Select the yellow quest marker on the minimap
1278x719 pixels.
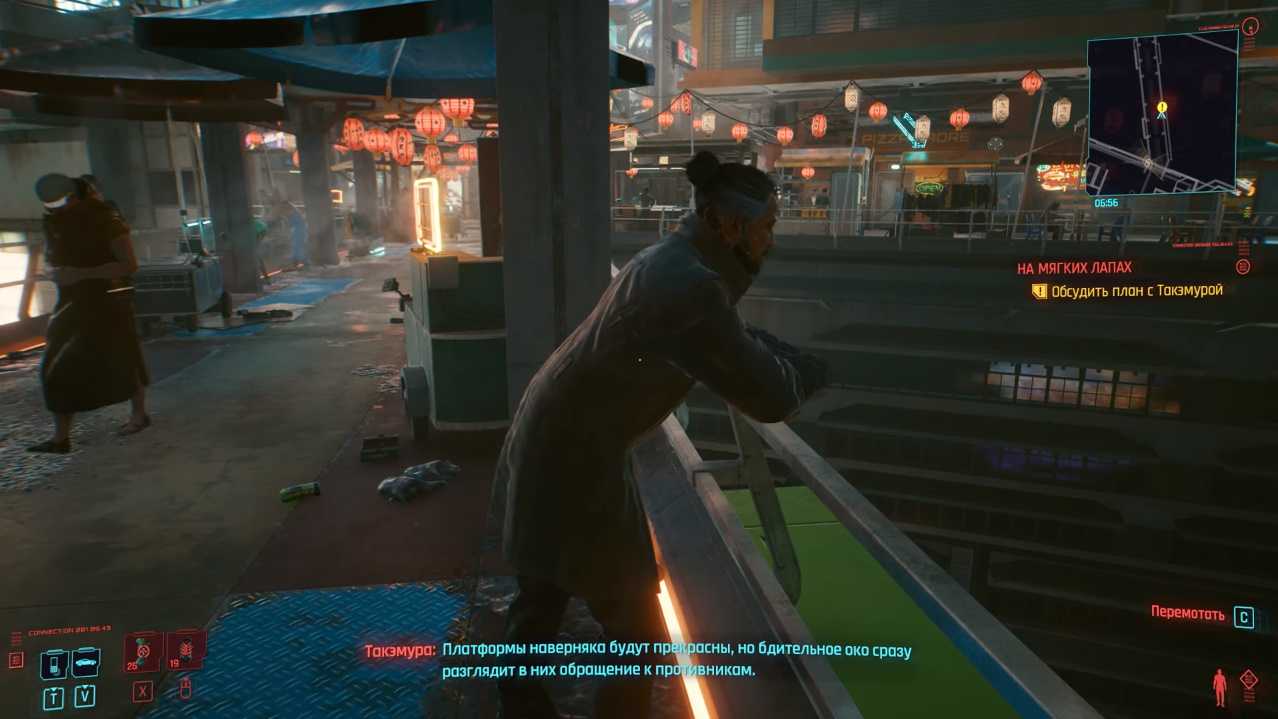pyautogui.click(x=1162, y=106)
